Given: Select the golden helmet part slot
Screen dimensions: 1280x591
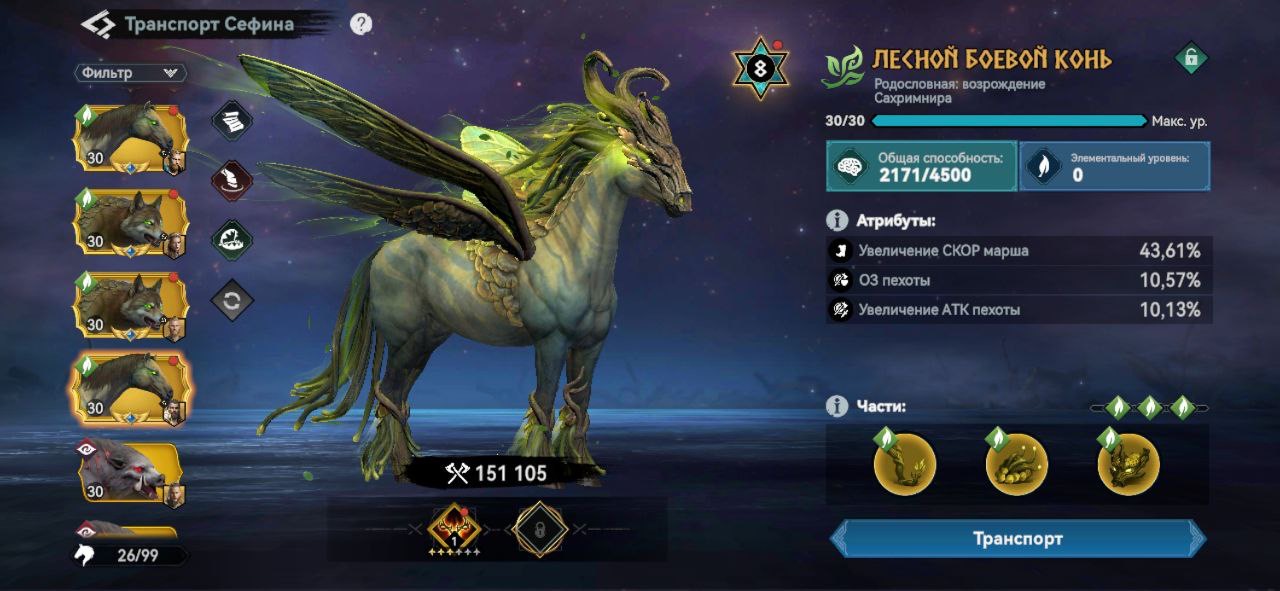Looking at the screenshot, I should click(x=1128, y=464).
